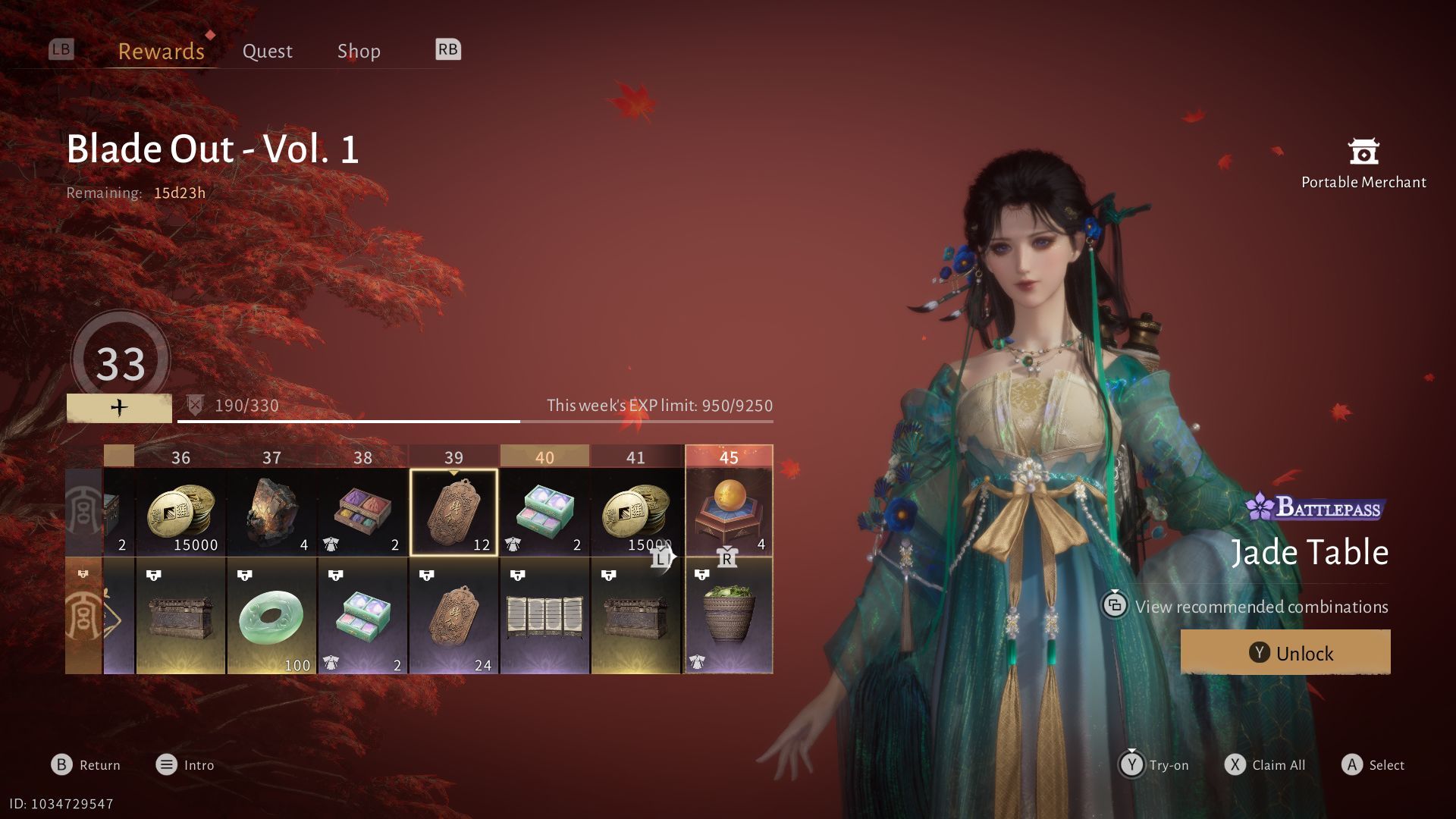The width and height of the screenshot is (1456, 819).
Task: Select the level 38 purple box reward
Action: [x=362, y=513]
